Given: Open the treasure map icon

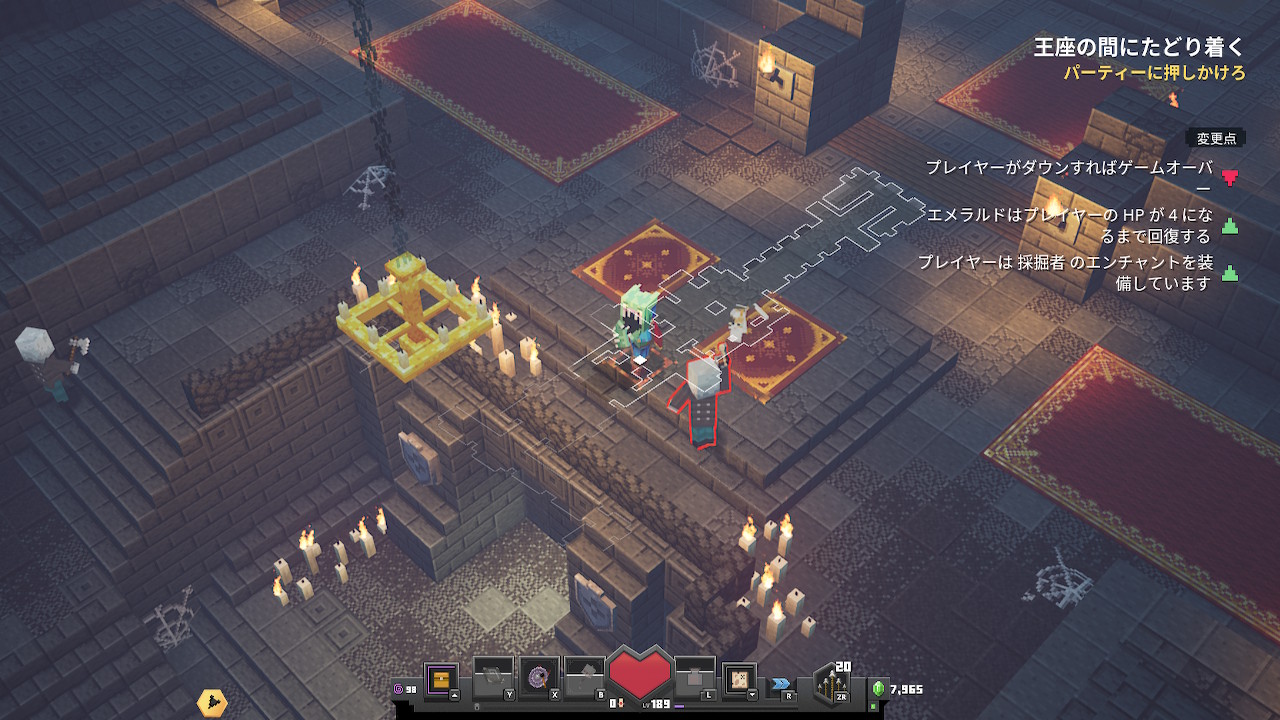Looking at the screenshot, I should 740,679.
